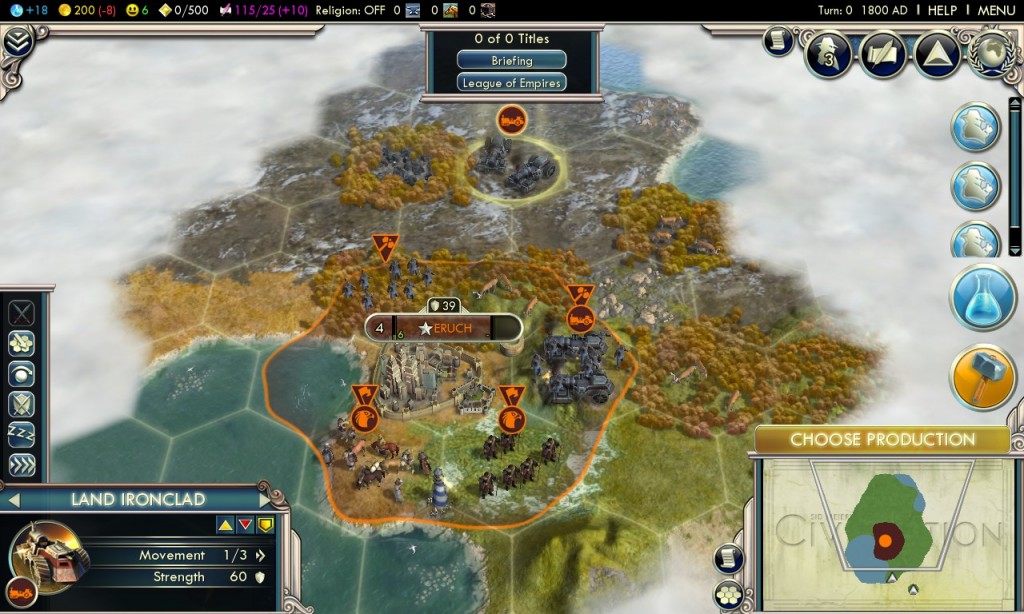Cycle to the previous unit arrow
Viewport: 1024px width, 614px height.
(14, 498)
